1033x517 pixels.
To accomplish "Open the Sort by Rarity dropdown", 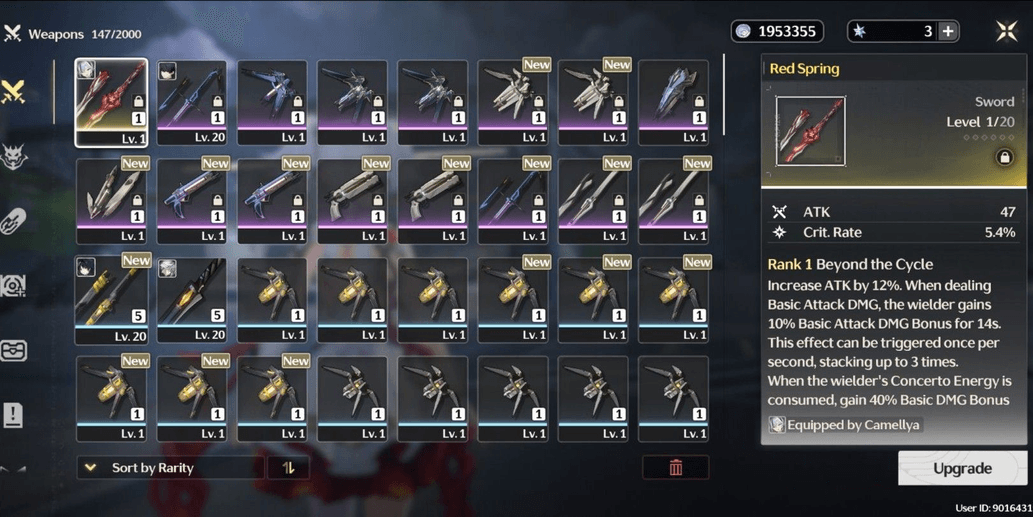I will [170, 468].
